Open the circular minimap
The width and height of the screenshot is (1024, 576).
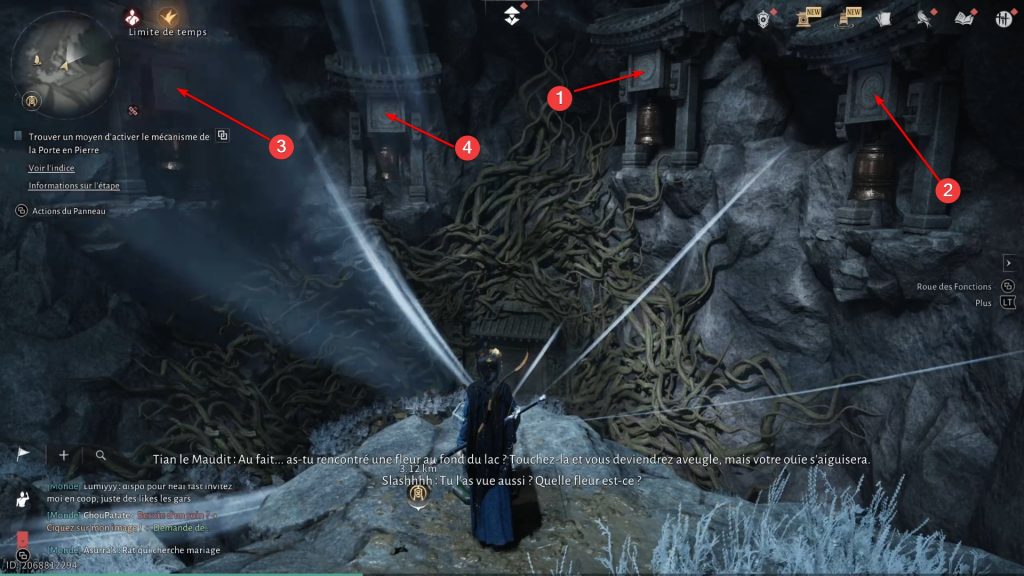[64, 63]
